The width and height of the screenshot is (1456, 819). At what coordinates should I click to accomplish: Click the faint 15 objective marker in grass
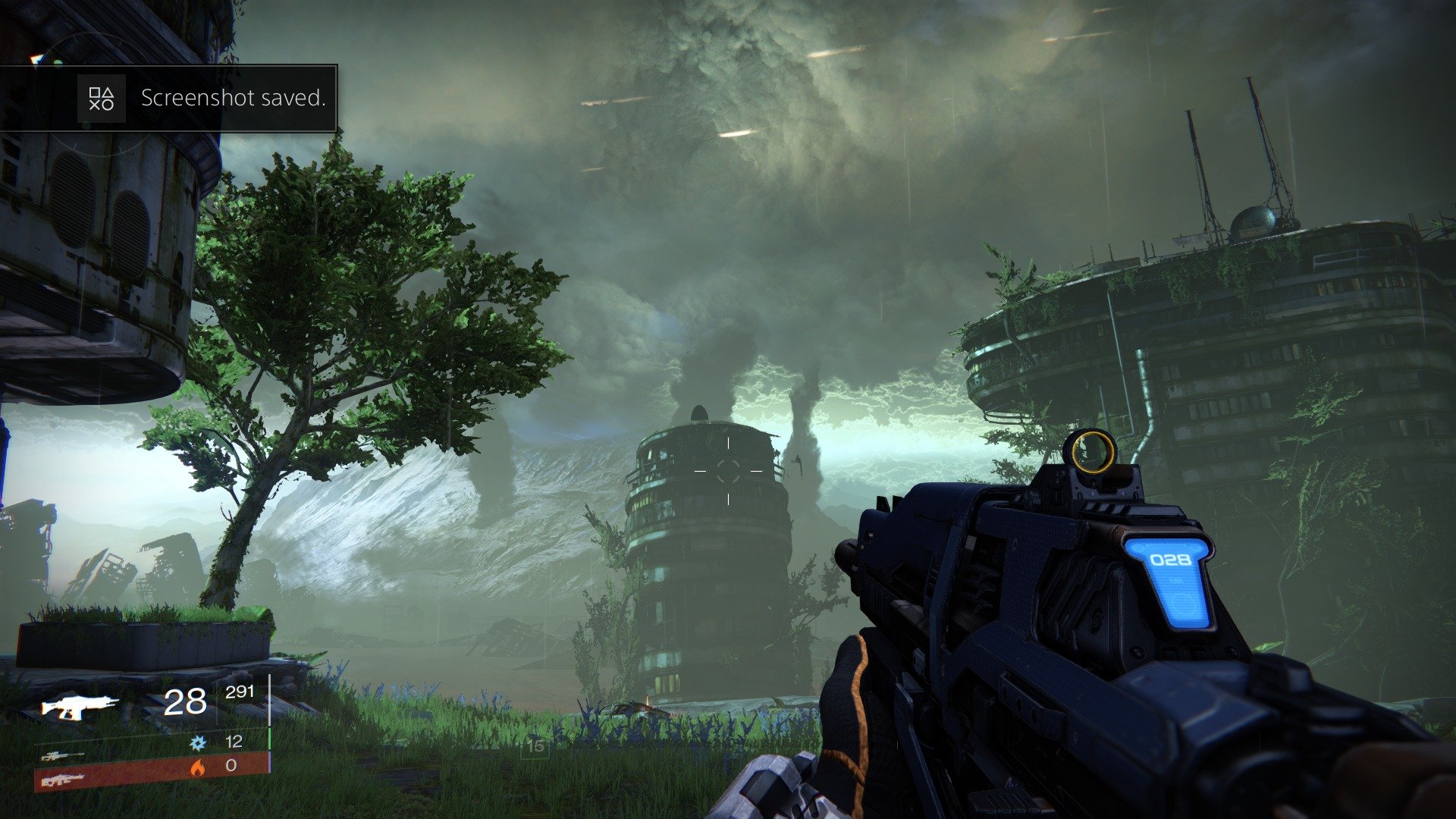coord(537,745)
